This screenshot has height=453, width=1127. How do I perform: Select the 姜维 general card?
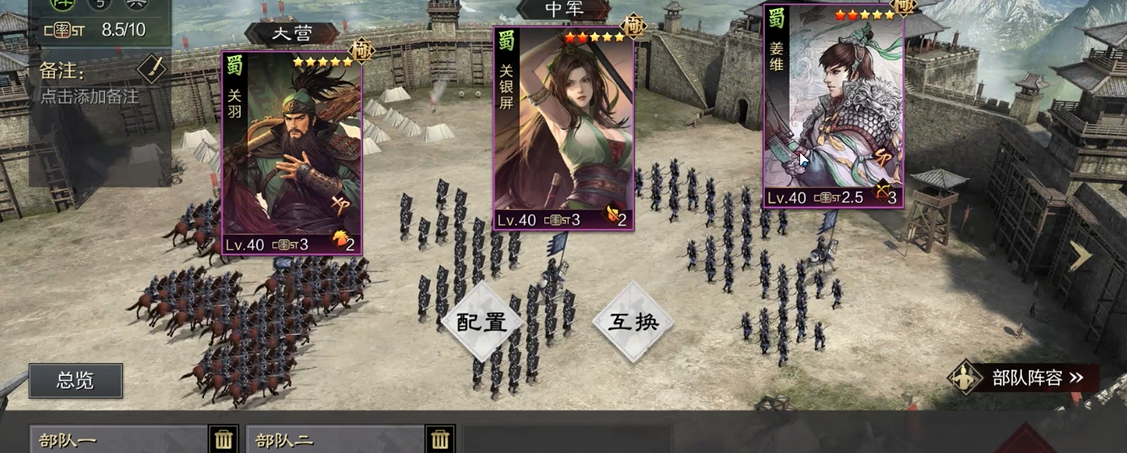(833, 106)
